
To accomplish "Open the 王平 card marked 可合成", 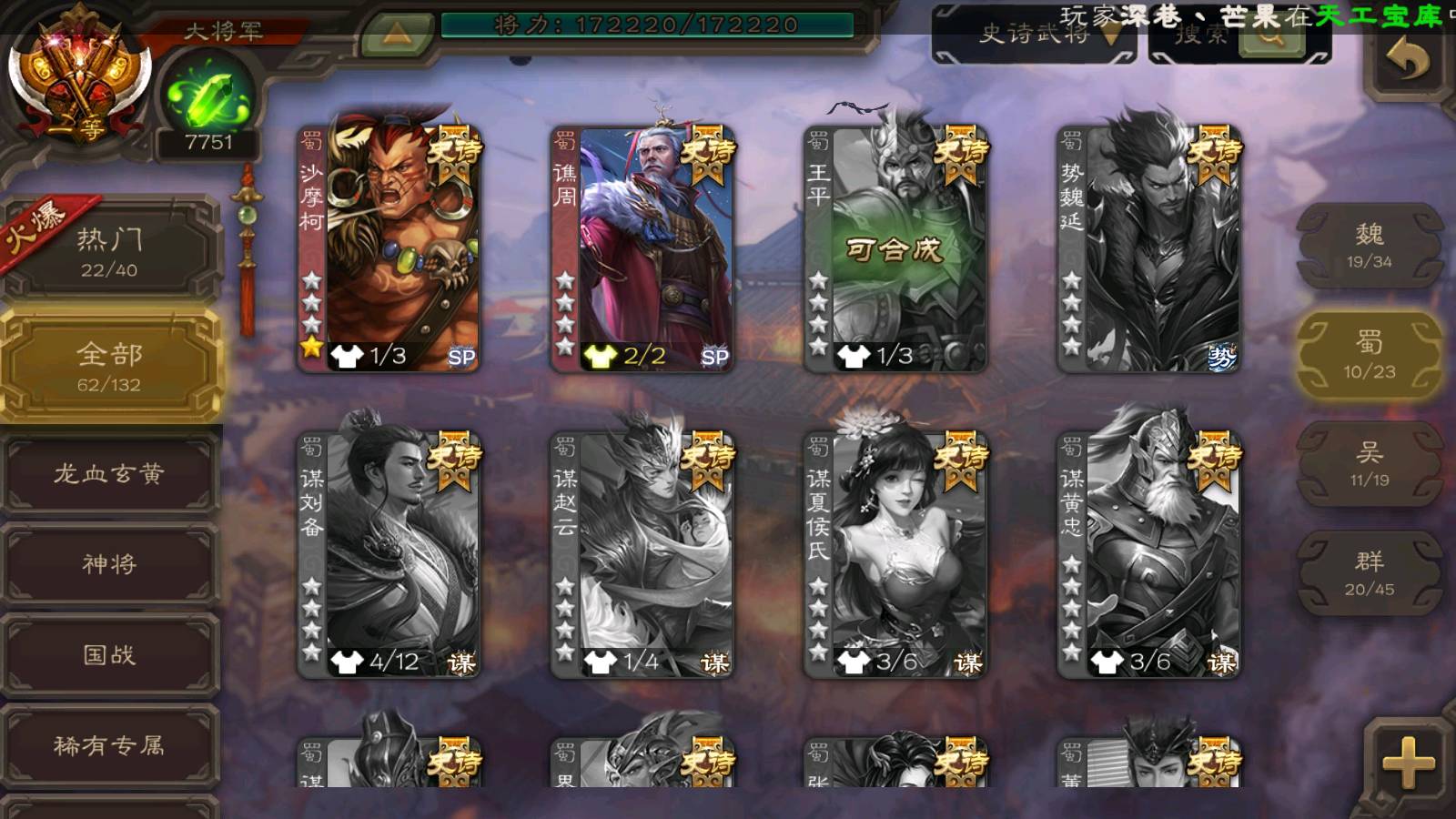I will [x=895, y=248].
